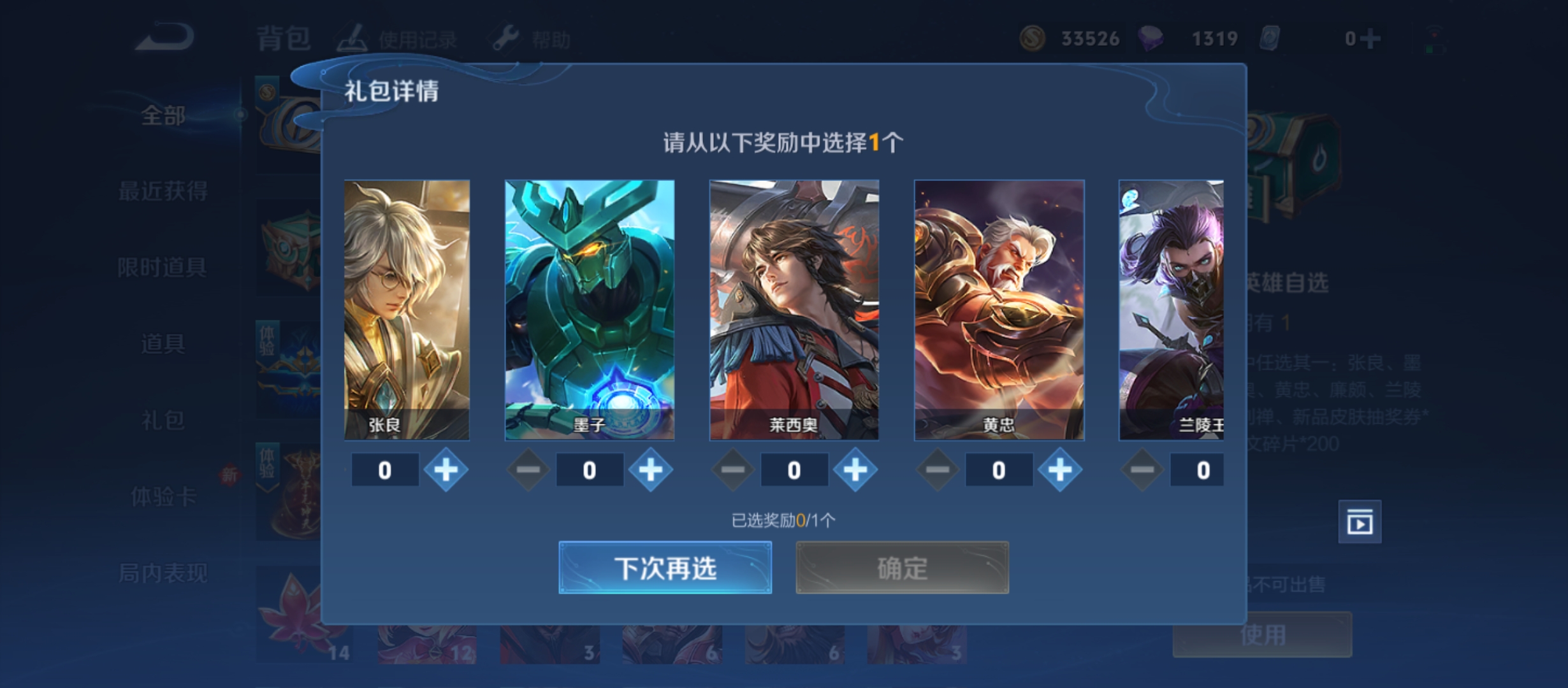Go back with the return arrow

pos(164,38)
